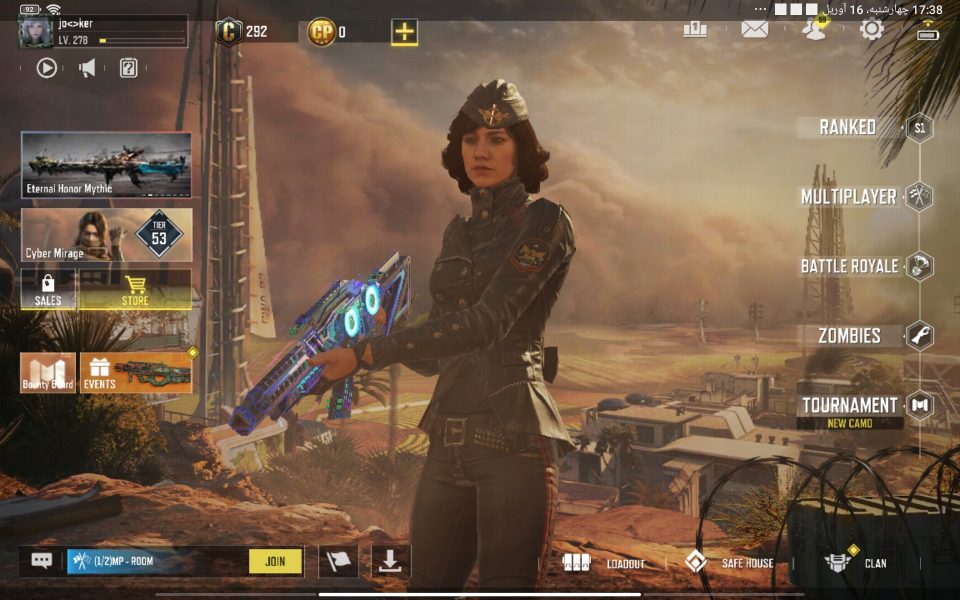Open the mail inbox

click(754, 29)
